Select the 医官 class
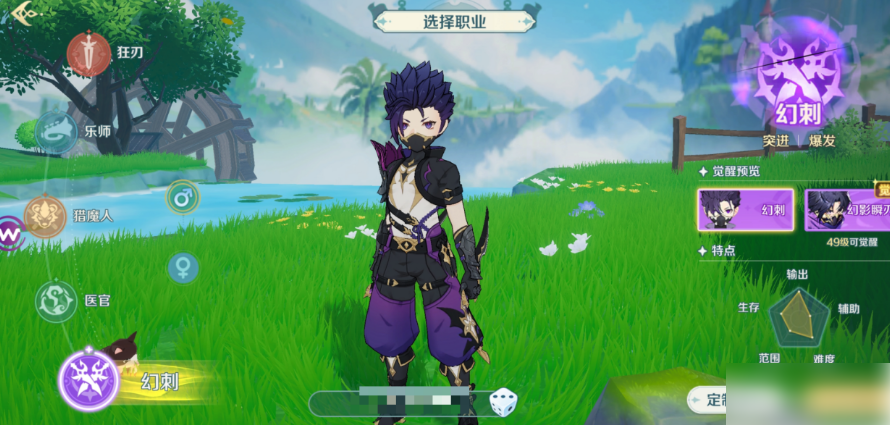The width and height of the screenshot is (890, 425). [56, 300]
